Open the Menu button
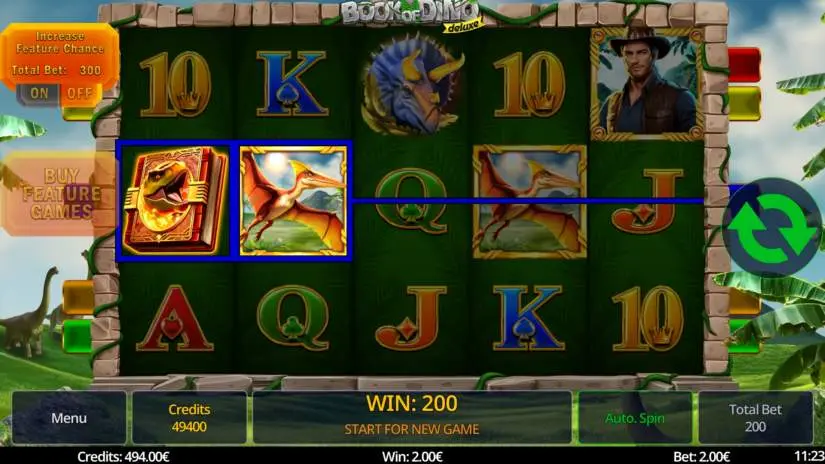 coord(69,418)
